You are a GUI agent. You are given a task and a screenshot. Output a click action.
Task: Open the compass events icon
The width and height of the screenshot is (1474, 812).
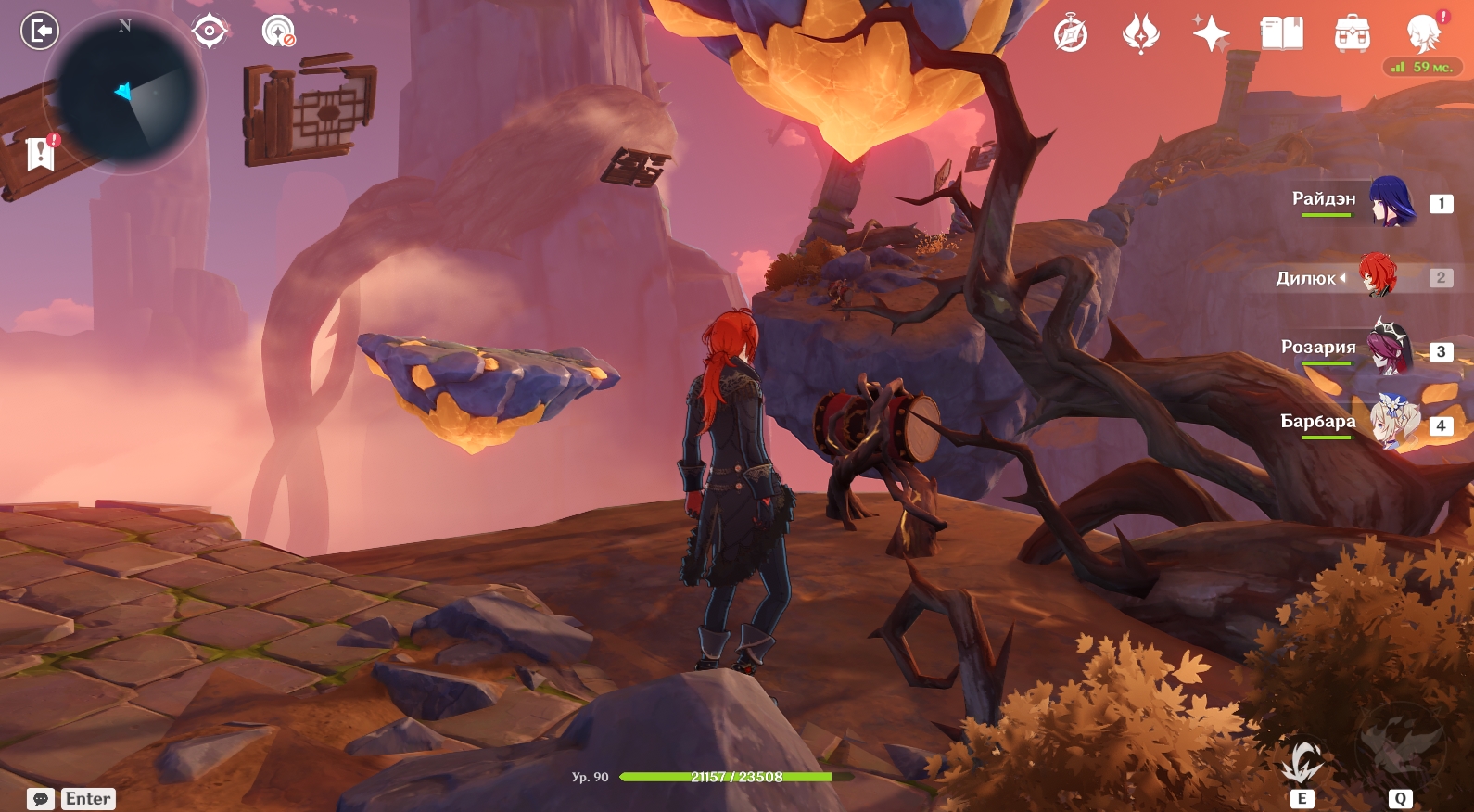tap(1071, 35)
